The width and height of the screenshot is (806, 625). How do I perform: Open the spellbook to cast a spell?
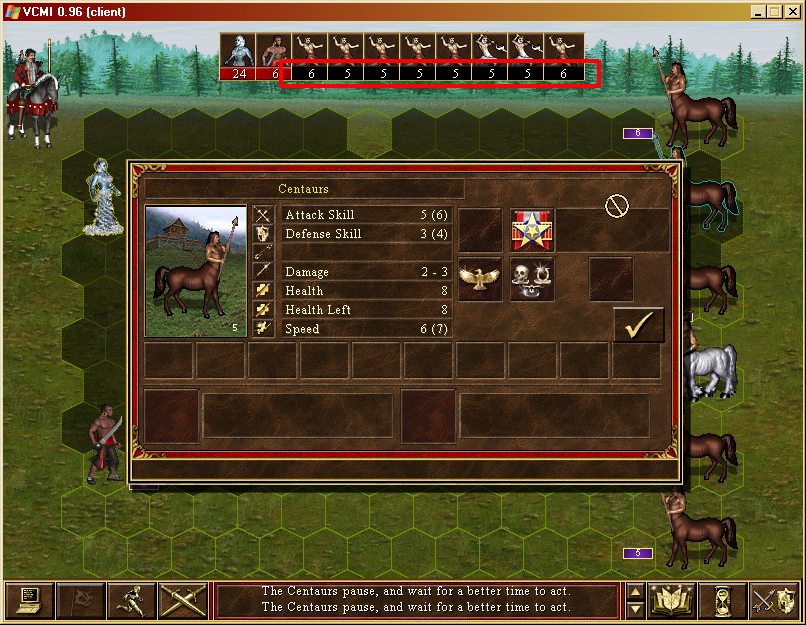(672, 600)
